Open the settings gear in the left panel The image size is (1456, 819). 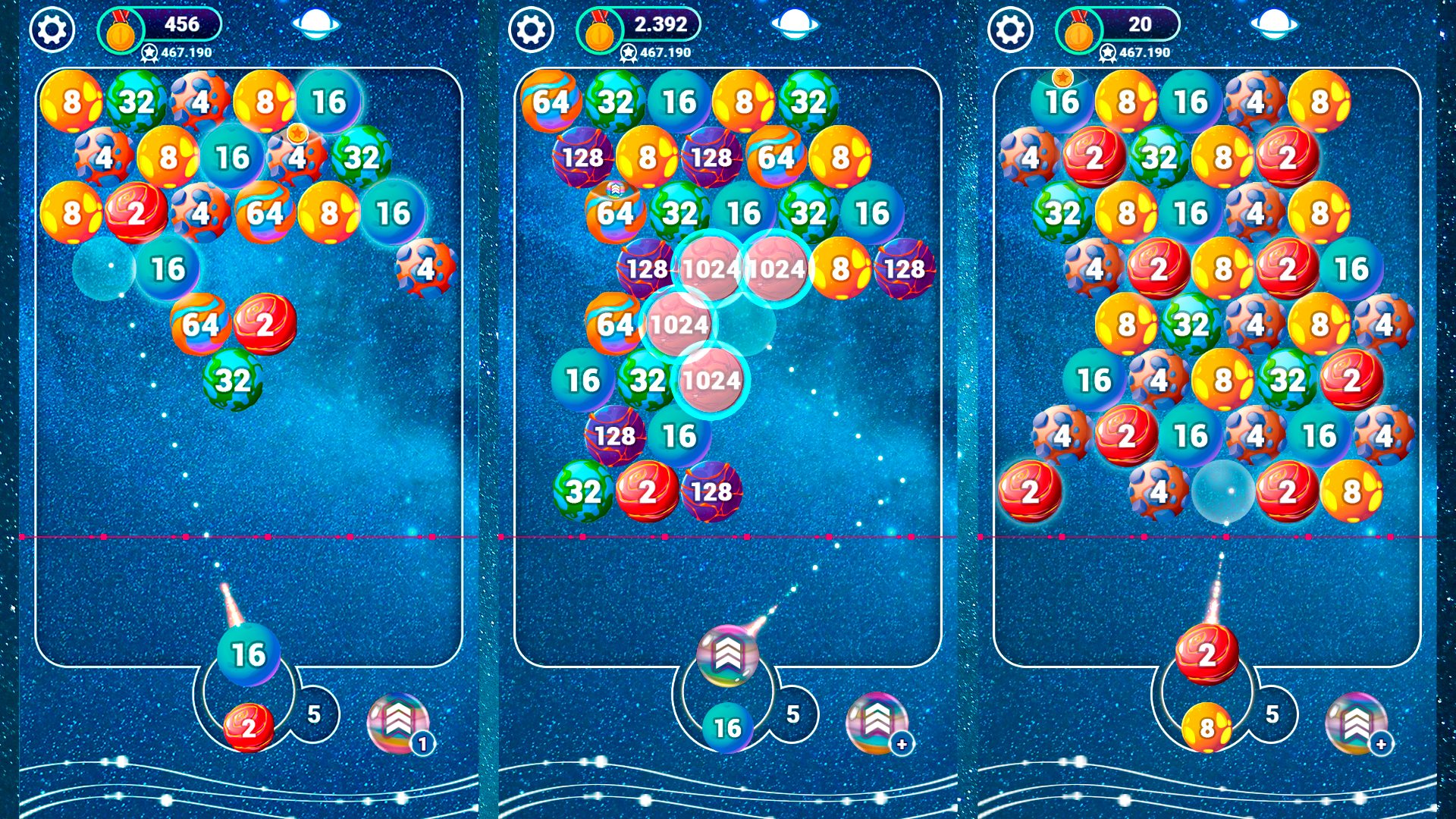[51, 30]
